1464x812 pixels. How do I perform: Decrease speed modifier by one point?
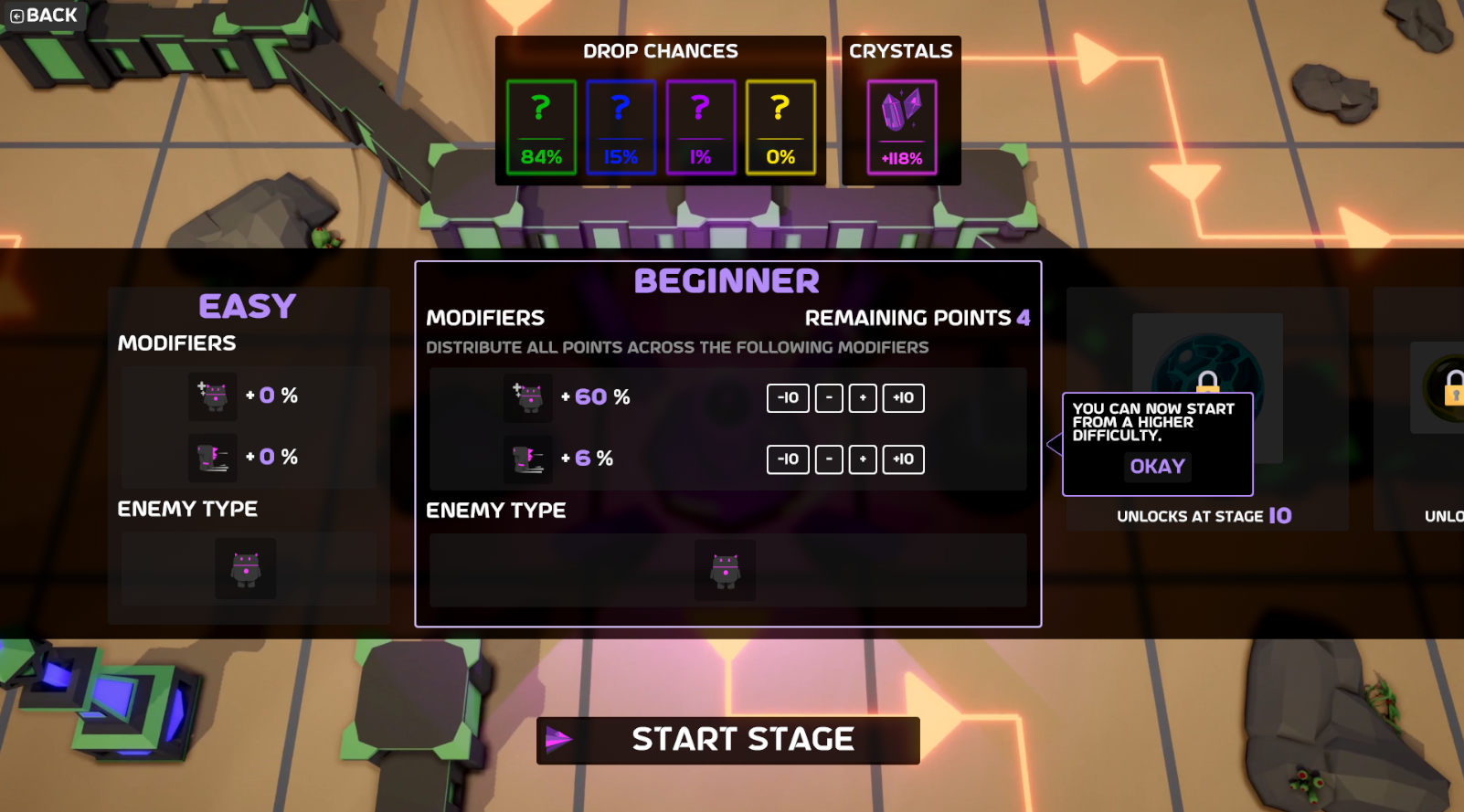click(x=829, y=459)
